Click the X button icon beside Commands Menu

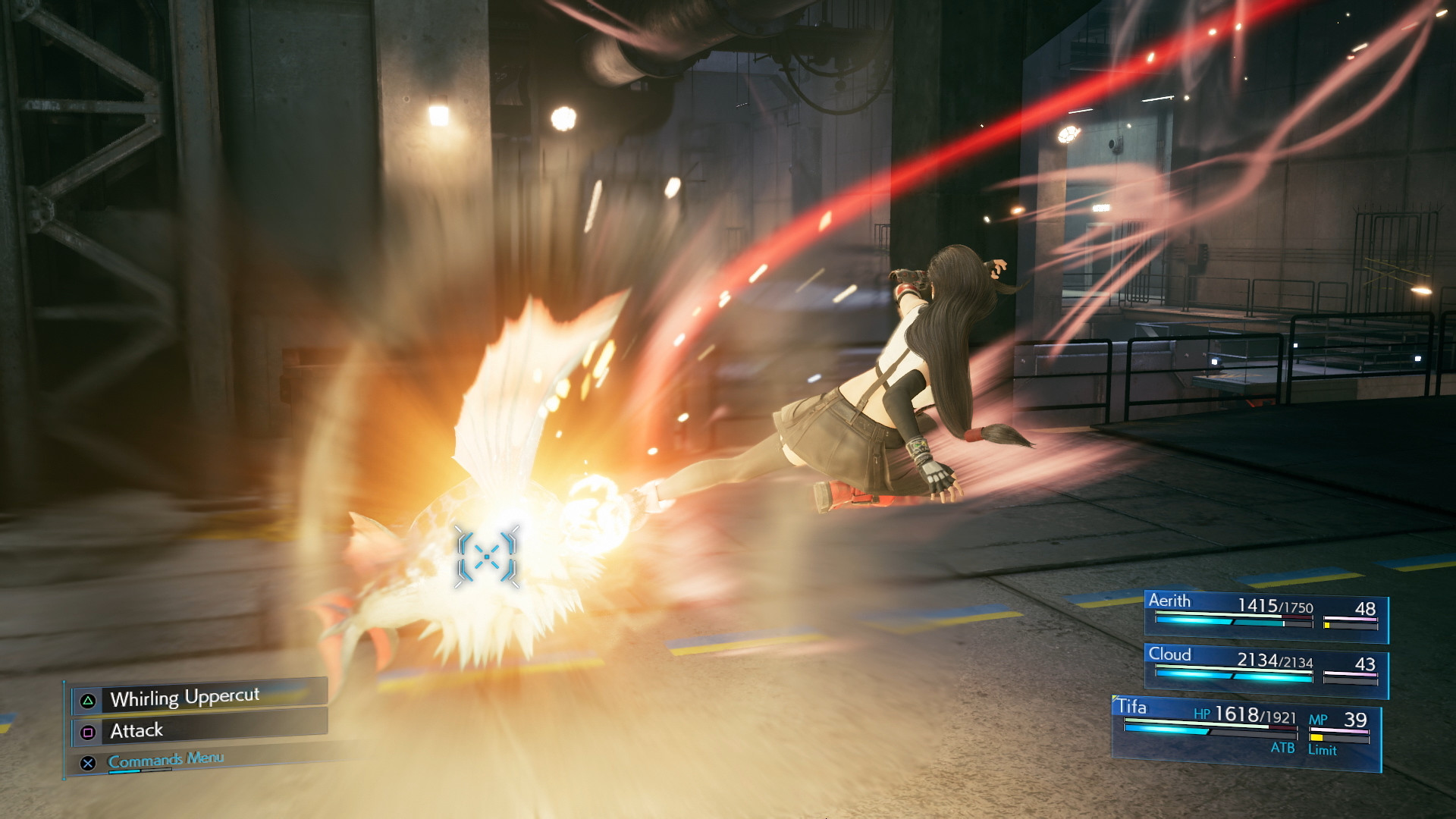pos(88,762)
